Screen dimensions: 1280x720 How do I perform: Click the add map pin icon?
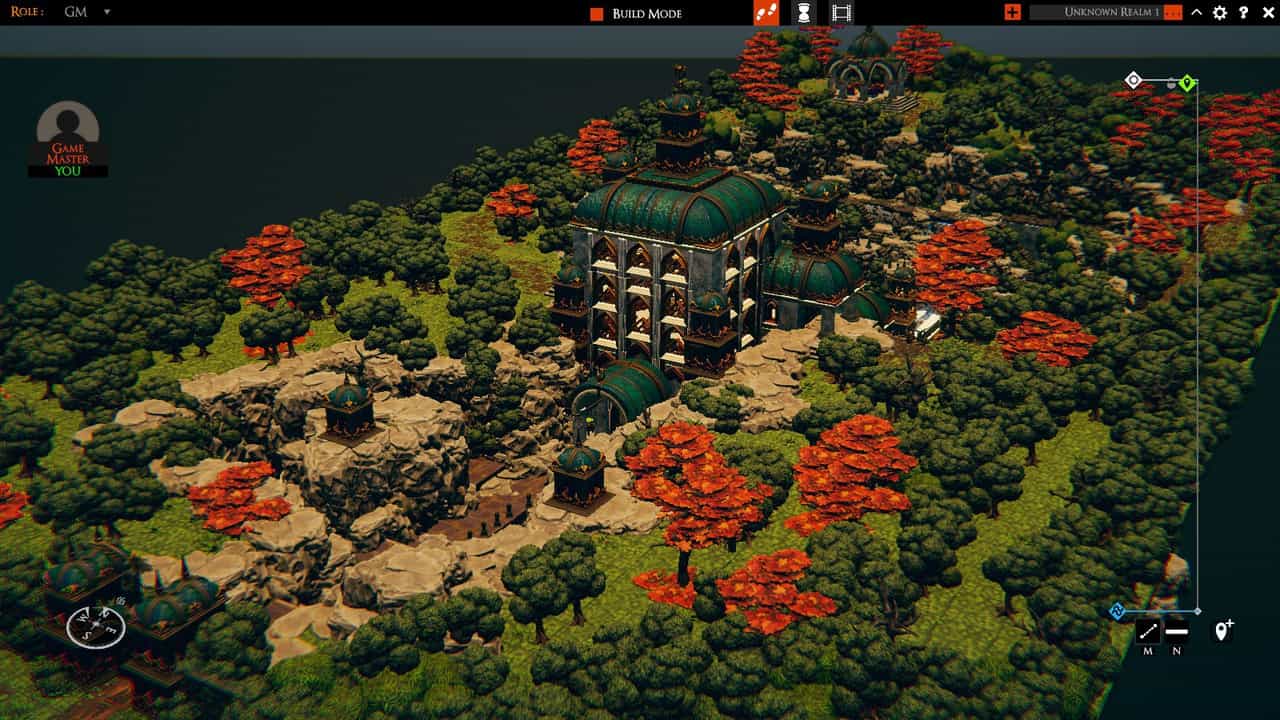point(1221,630)
